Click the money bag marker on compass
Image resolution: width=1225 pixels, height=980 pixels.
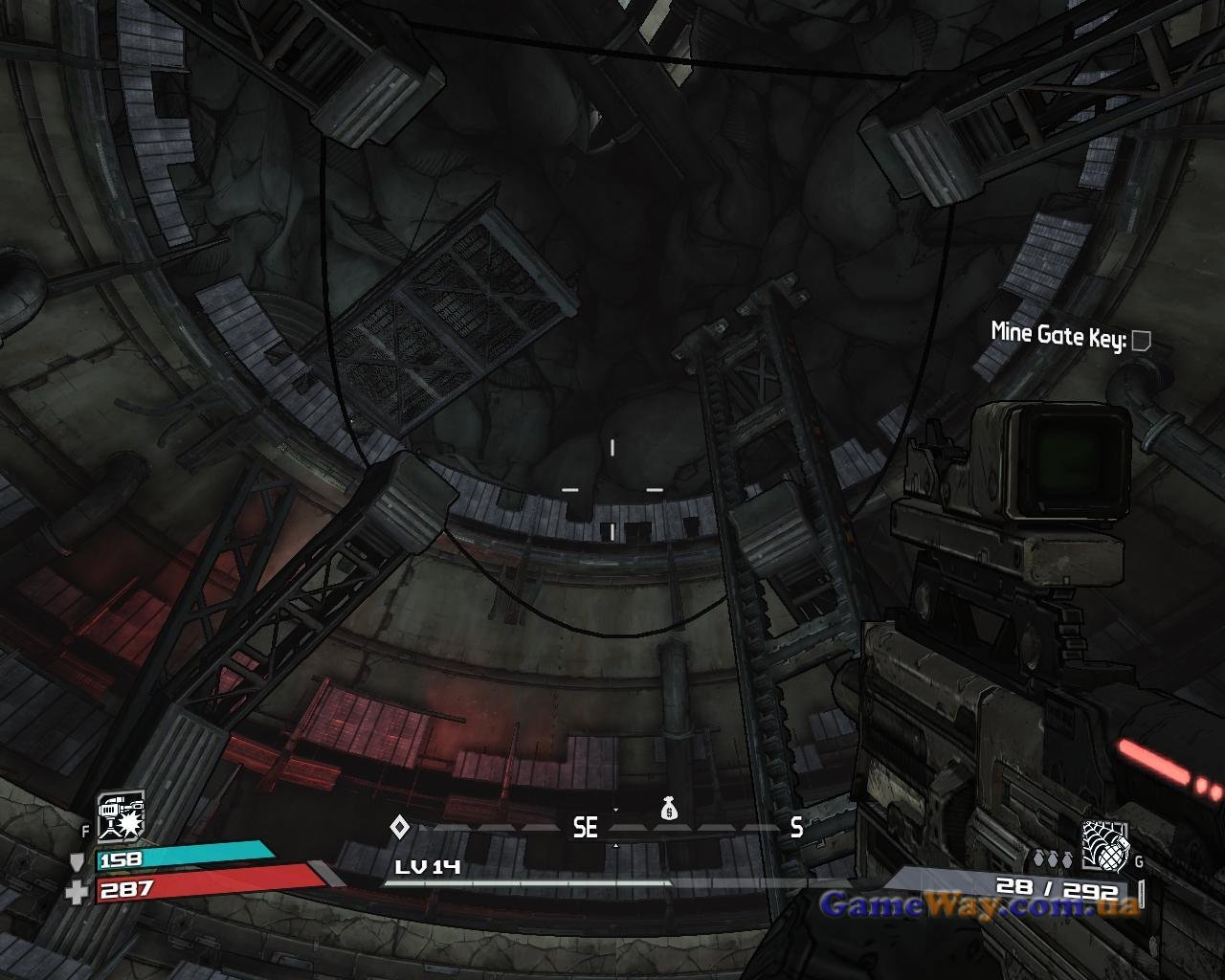[x=670, y=810]
